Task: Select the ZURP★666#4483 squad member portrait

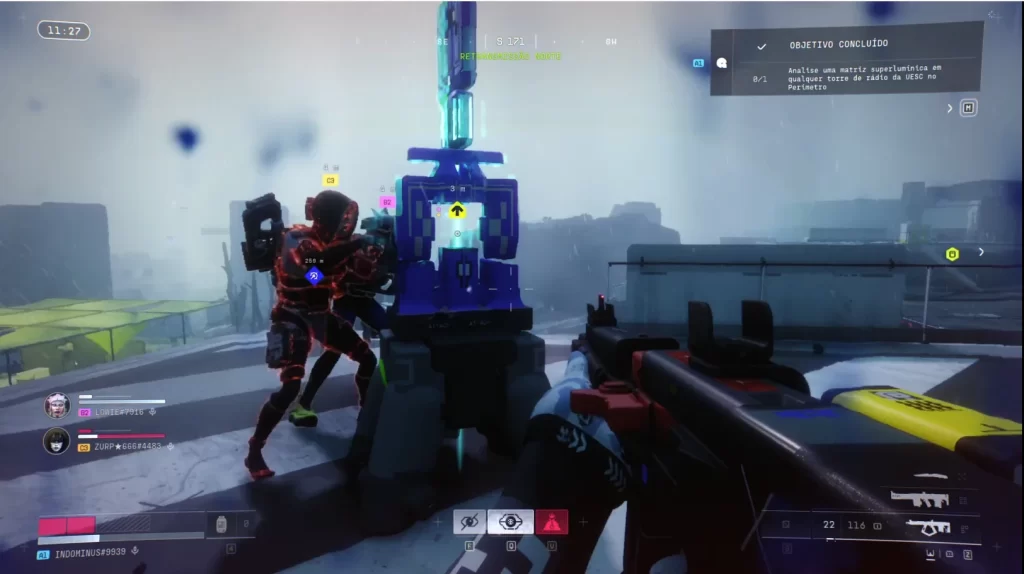Action: click(57, 440)
